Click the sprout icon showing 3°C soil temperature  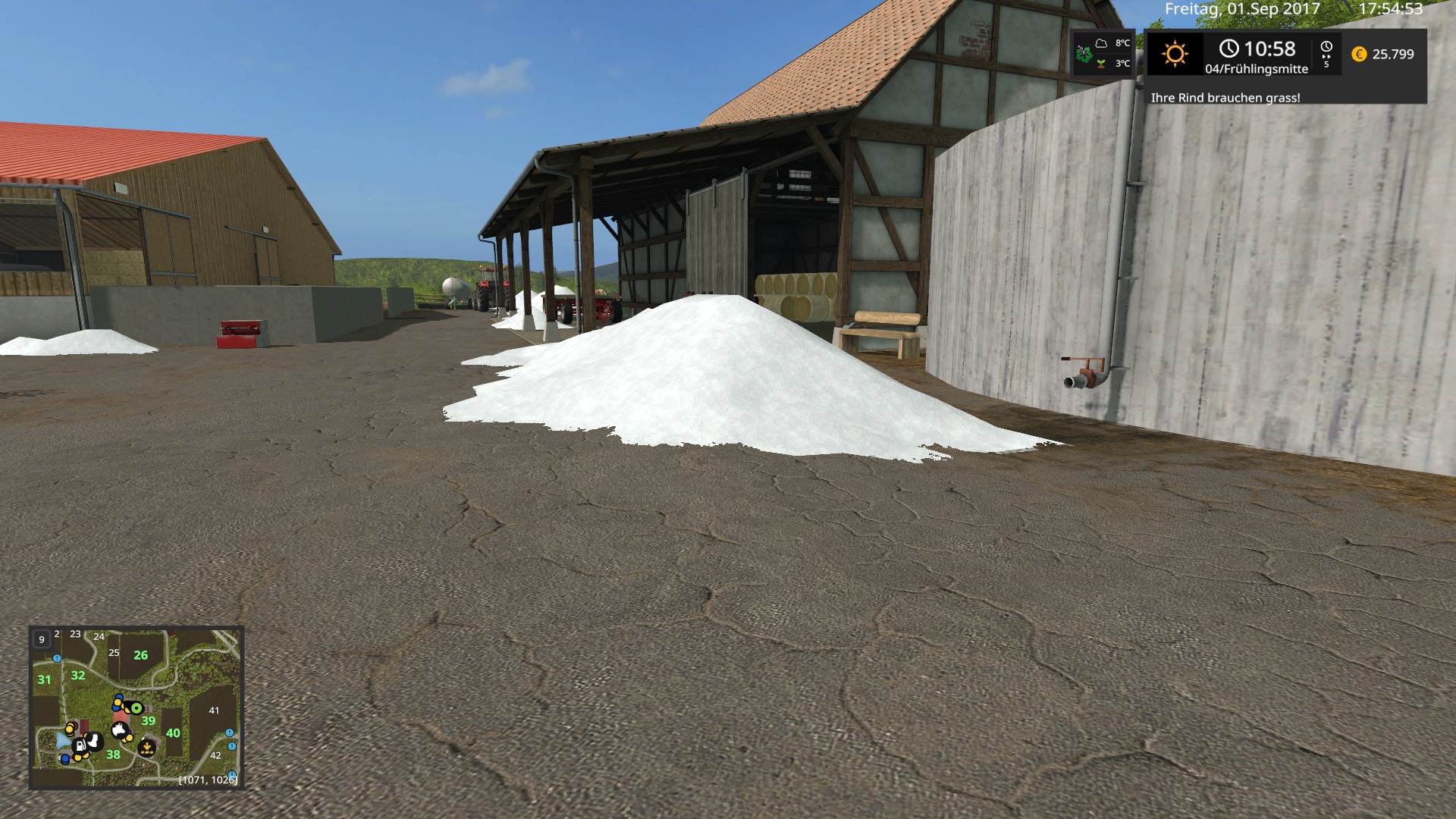click(1101, 64)
